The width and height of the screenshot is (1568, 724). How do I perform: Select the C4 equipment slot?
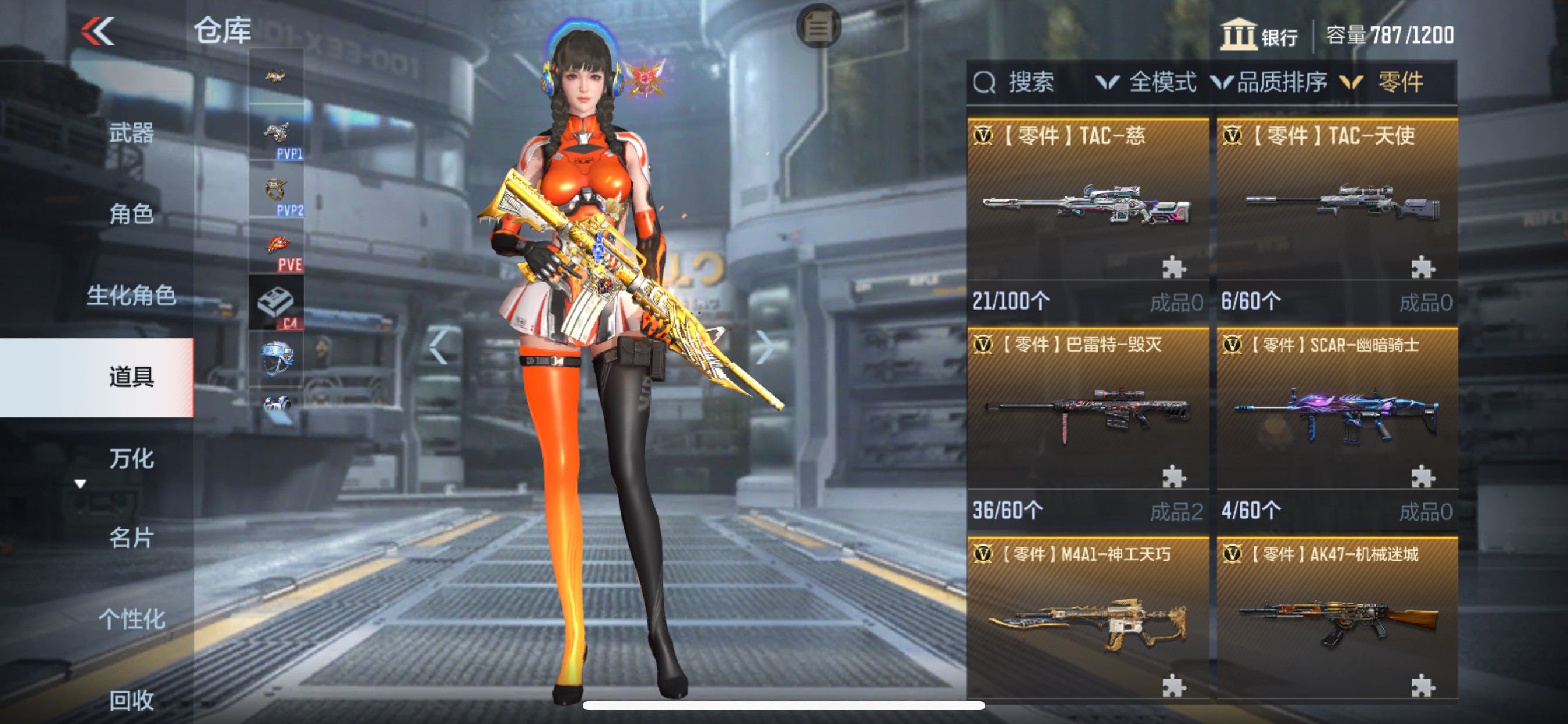point(276,303)
